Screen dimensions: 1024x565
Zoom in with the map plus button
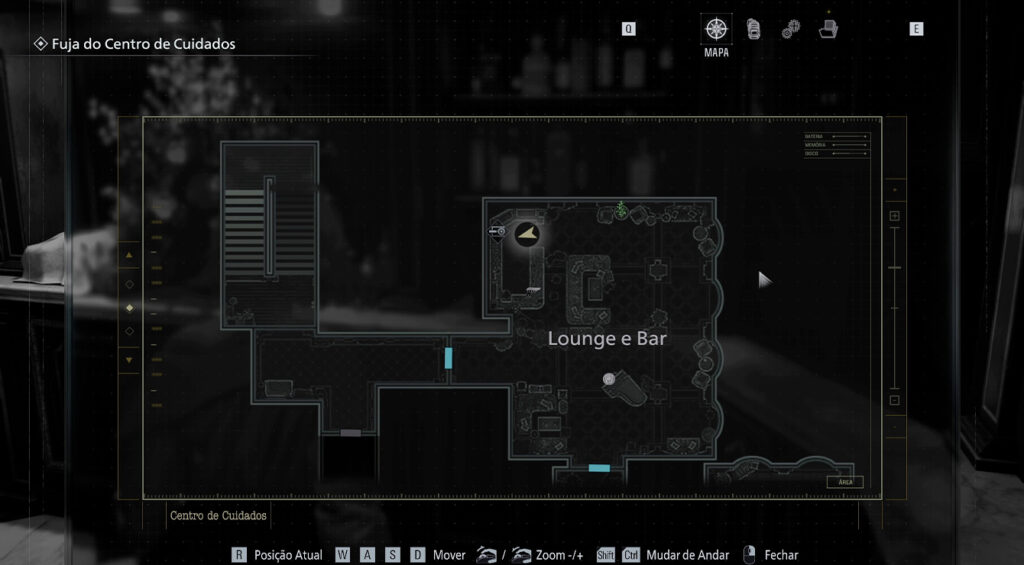pos(894,216)
